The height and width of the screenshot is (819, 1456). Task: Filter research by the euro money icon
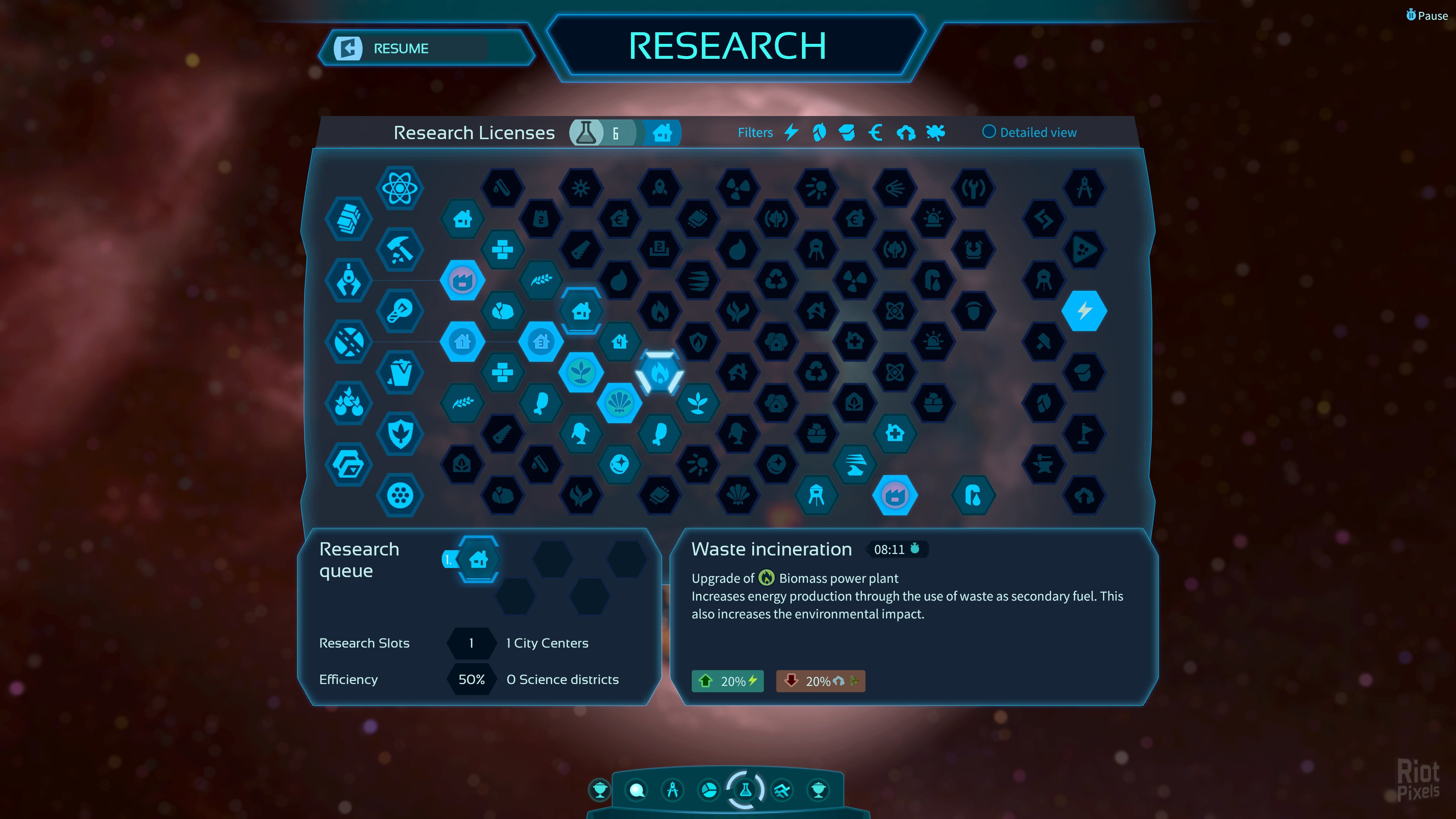tap(875, 132)
